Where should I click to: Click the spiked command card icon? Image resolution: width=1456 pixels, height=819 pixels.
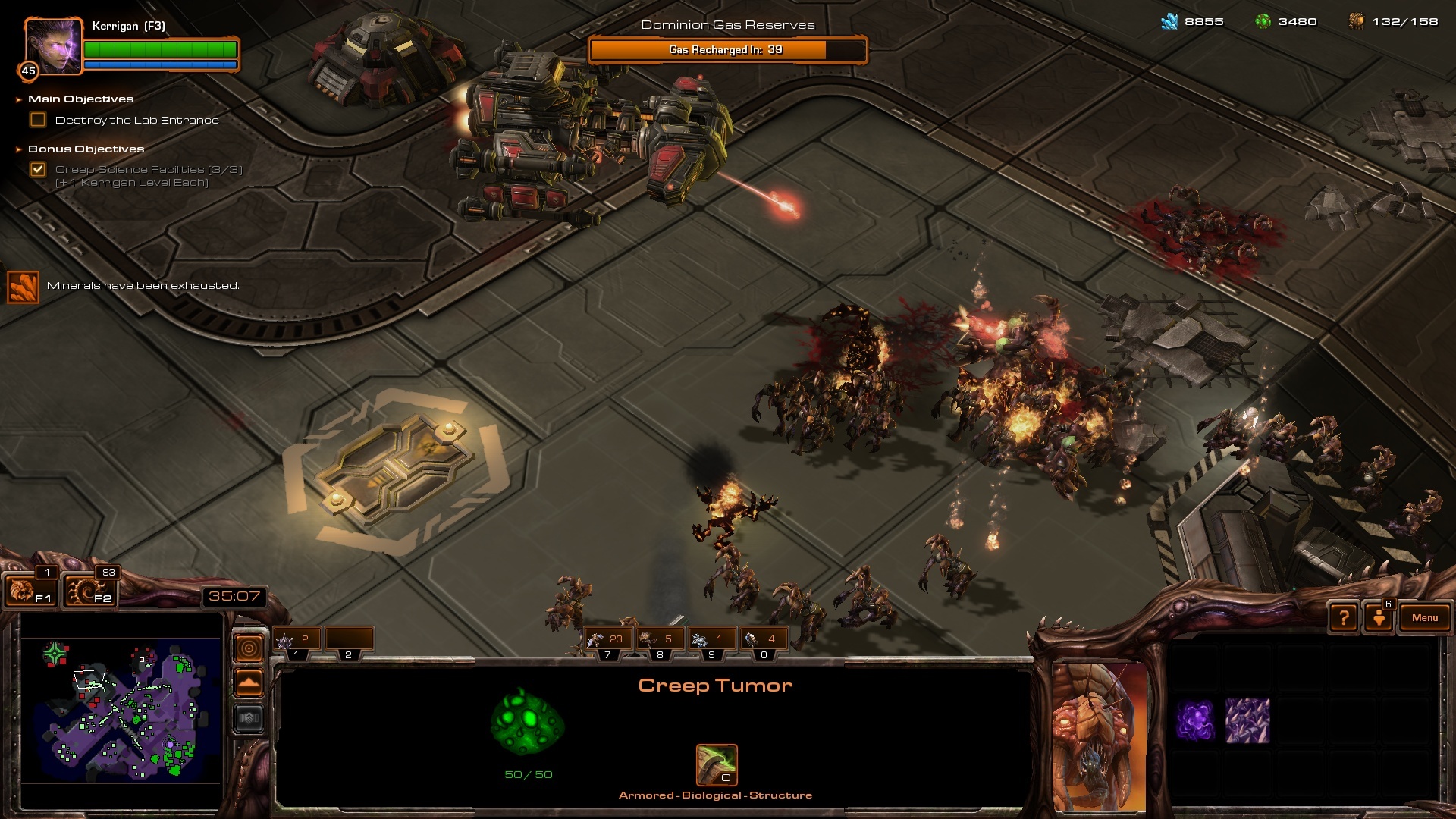pyautogui.click(x=1247, y=720)
